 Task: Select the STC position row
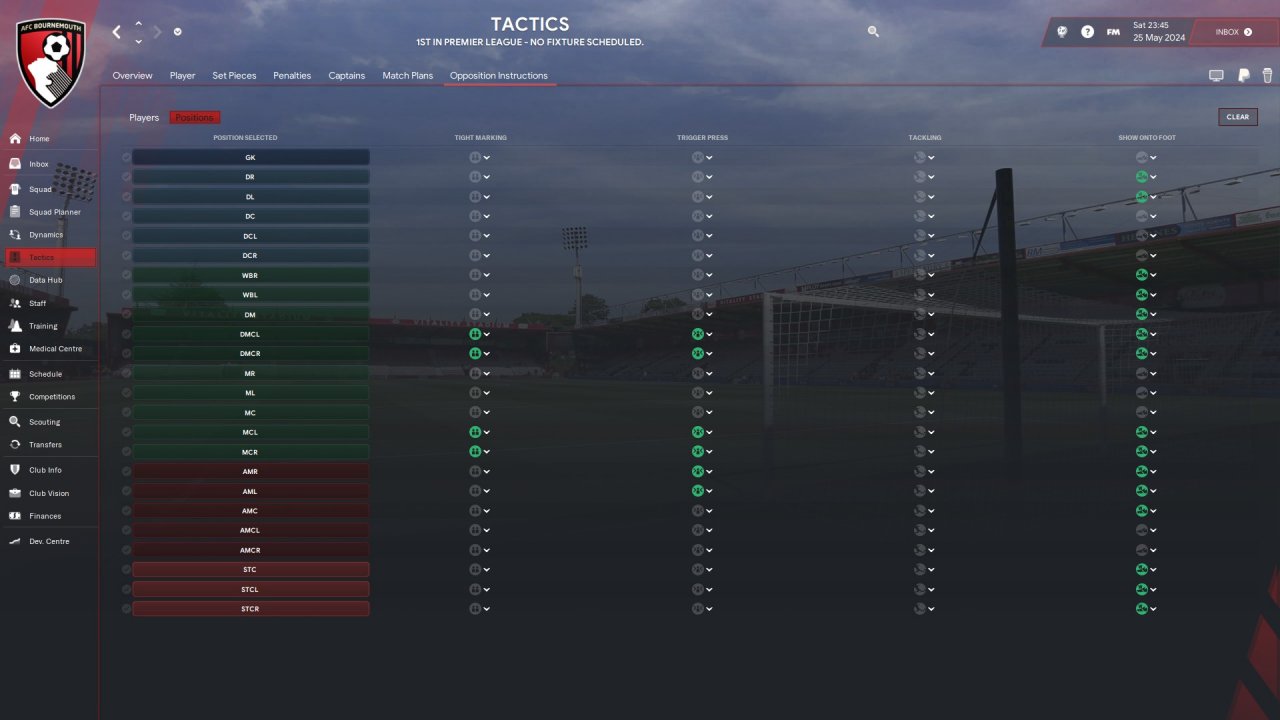250,570
